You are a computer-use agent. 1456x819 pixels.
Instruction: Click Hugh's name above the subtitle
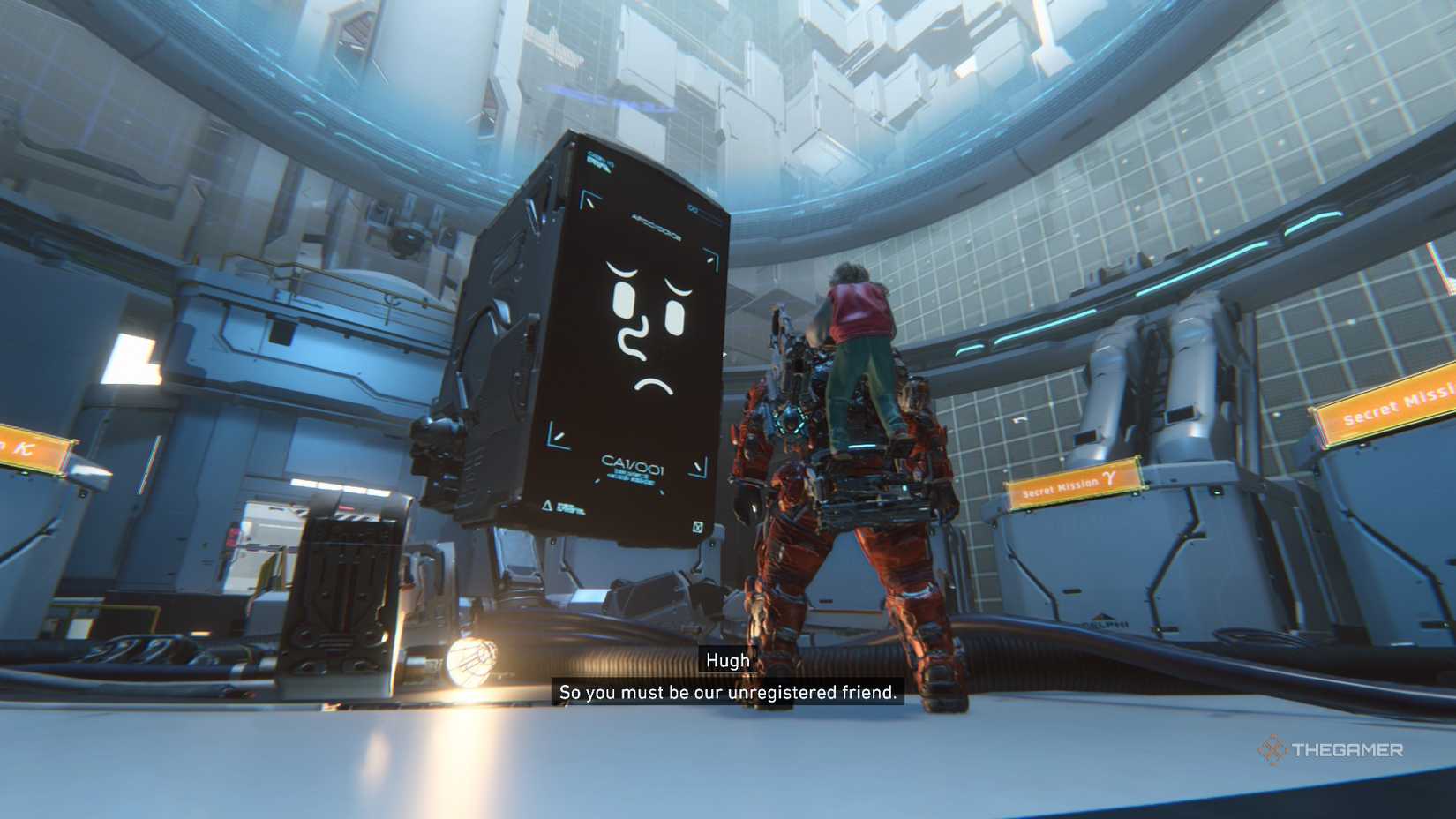point(727,660)
